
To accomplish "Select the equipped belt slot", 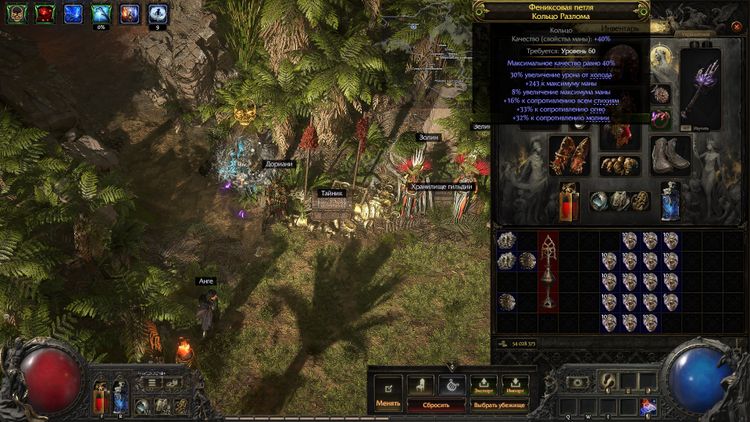I will coord(620,165).
